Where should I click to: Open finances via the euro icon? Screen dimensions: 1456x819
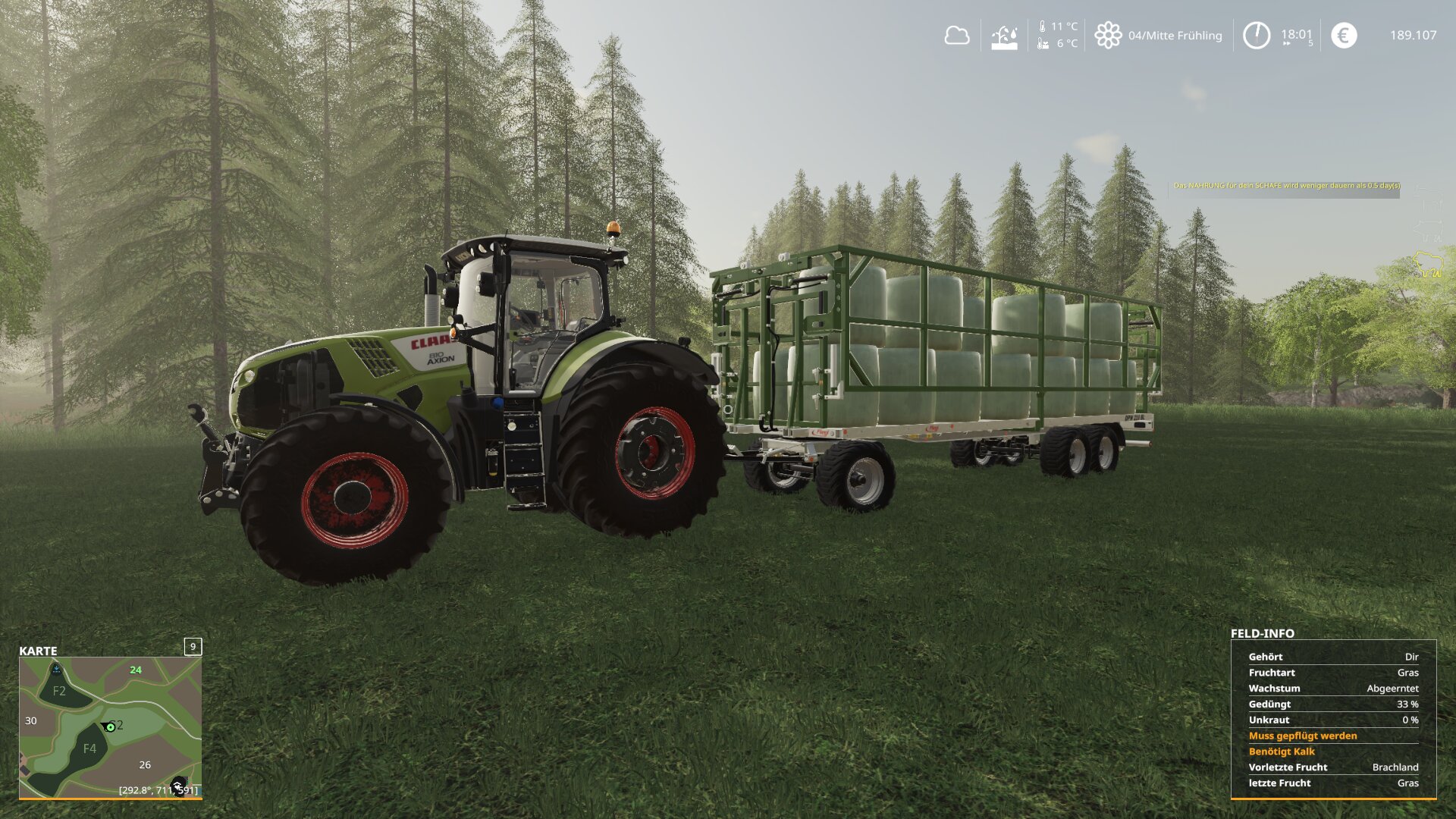[1343, 36]
